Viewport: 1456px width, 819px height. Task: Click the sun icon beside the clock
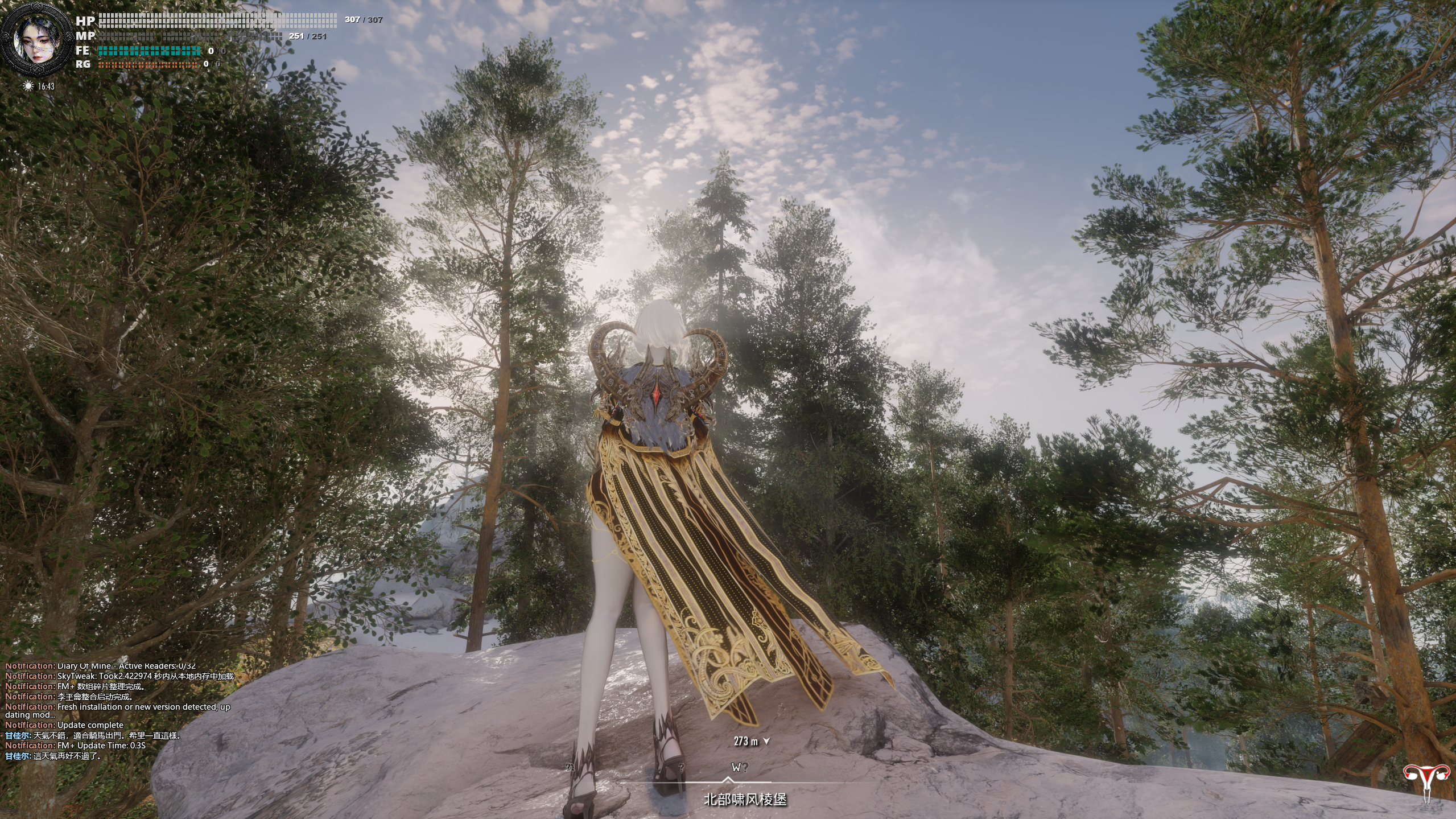point(28,86)
